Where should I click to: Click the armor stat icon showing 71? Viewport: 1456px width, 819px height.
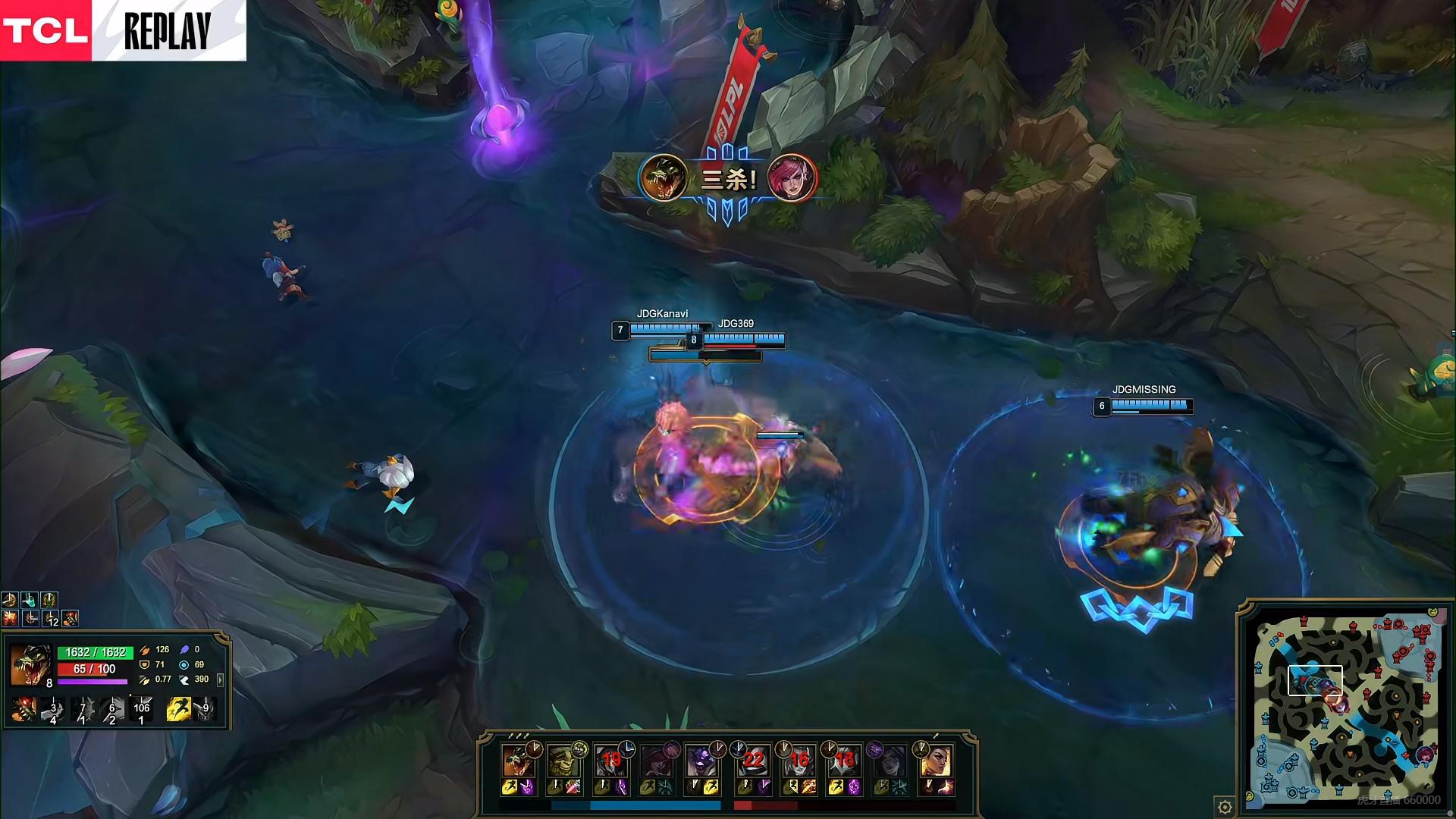pyautogui.click(x=146, y=666)
